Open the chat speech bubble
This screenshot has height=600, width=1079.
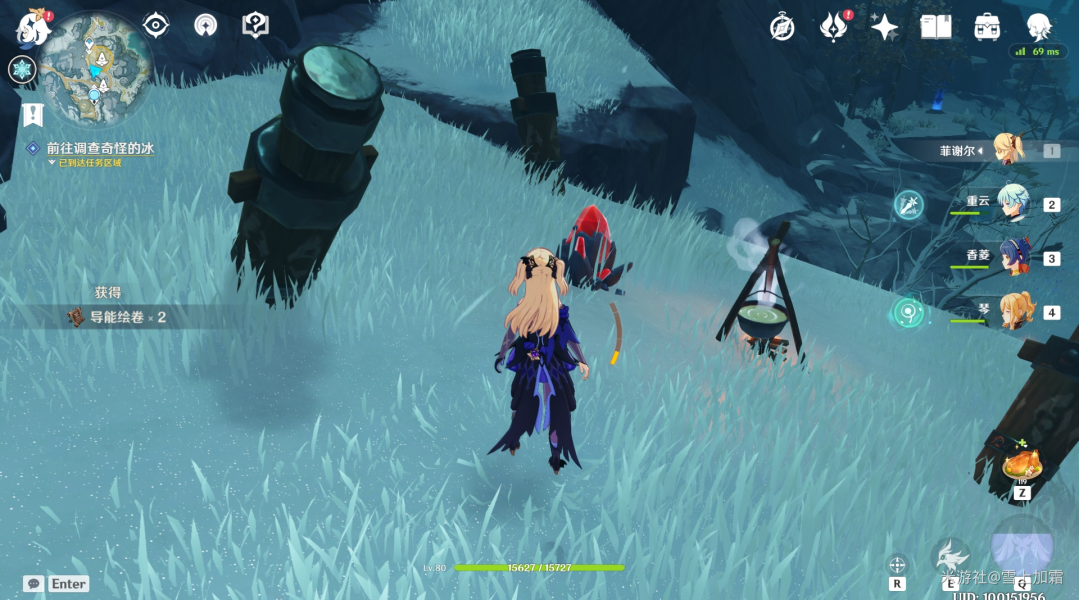point(33,583)
